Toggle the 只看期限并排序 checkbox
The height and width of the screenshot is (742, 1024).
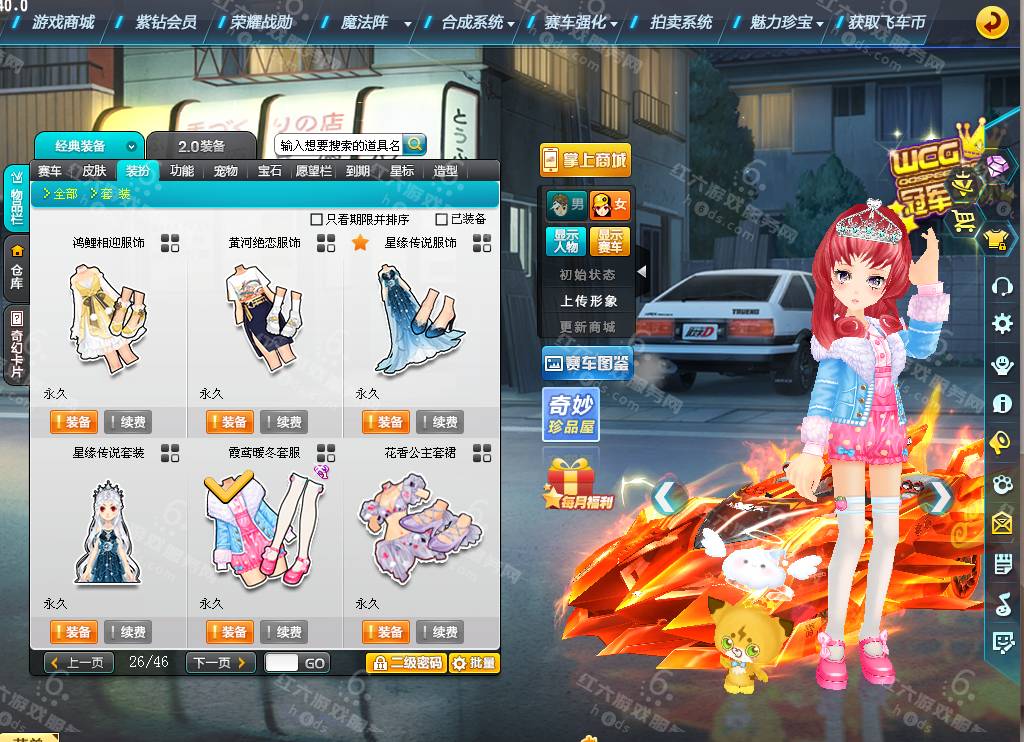pyautogui.click(x=317, y=219)
